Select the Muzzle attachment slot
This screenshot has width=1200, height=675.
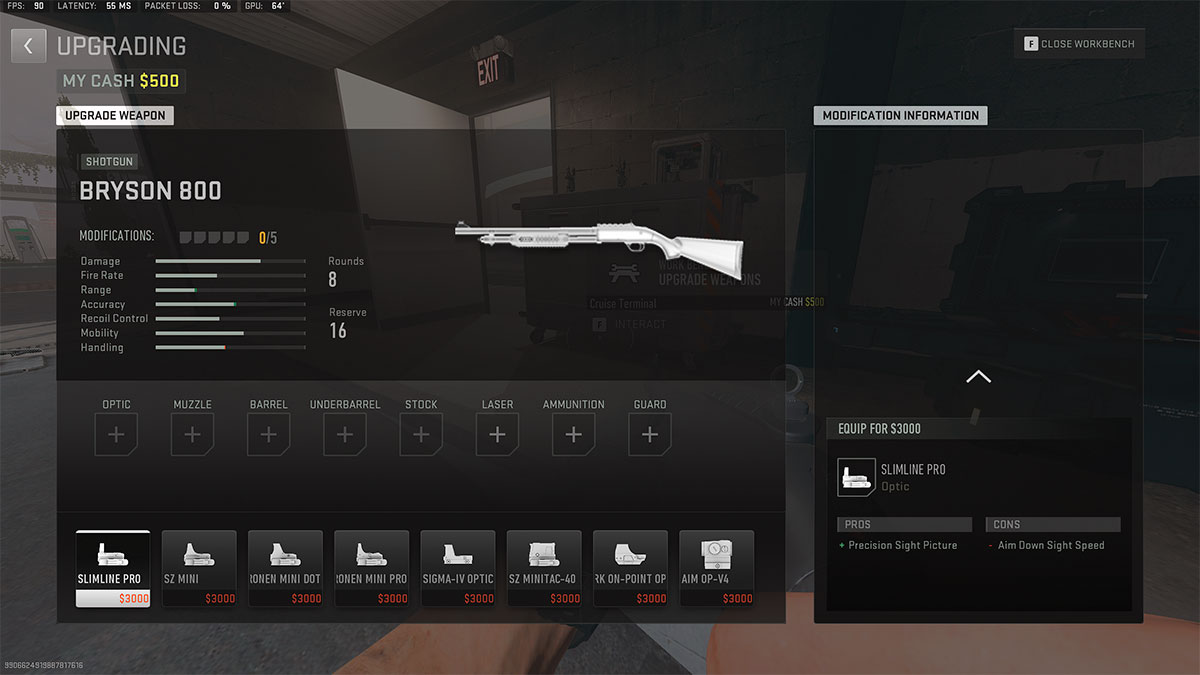pos(193,435)
